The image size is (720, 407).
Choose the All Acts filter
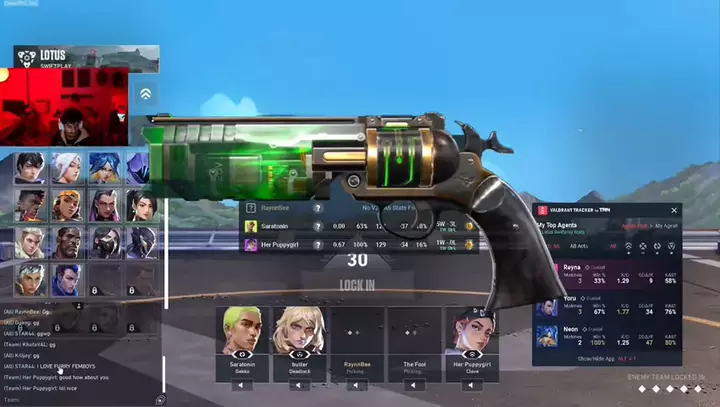click(x=579, y=245)
